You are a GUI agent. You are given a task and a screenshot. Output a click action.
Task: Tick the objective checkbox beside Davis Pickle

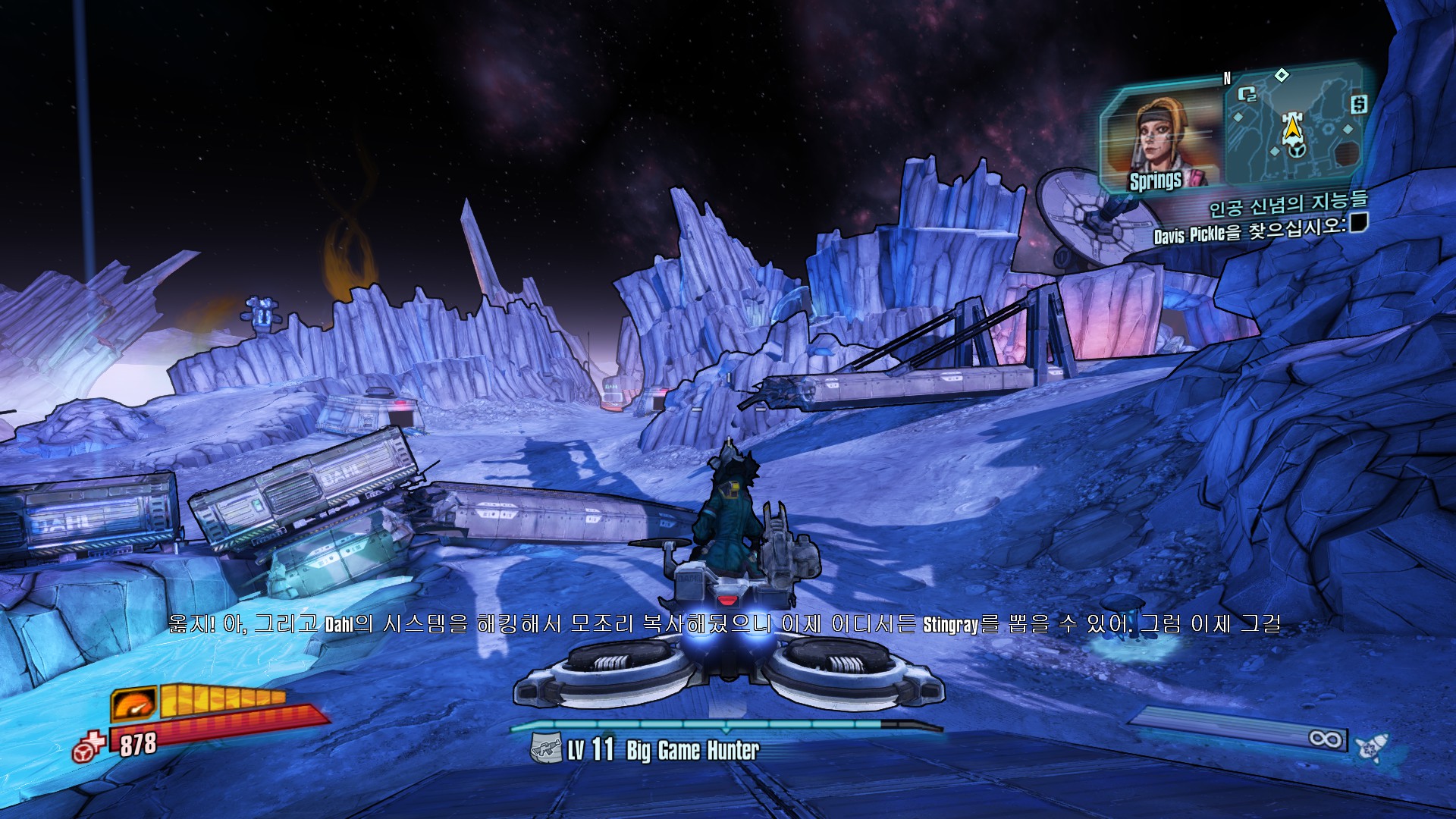[1358, 222]
